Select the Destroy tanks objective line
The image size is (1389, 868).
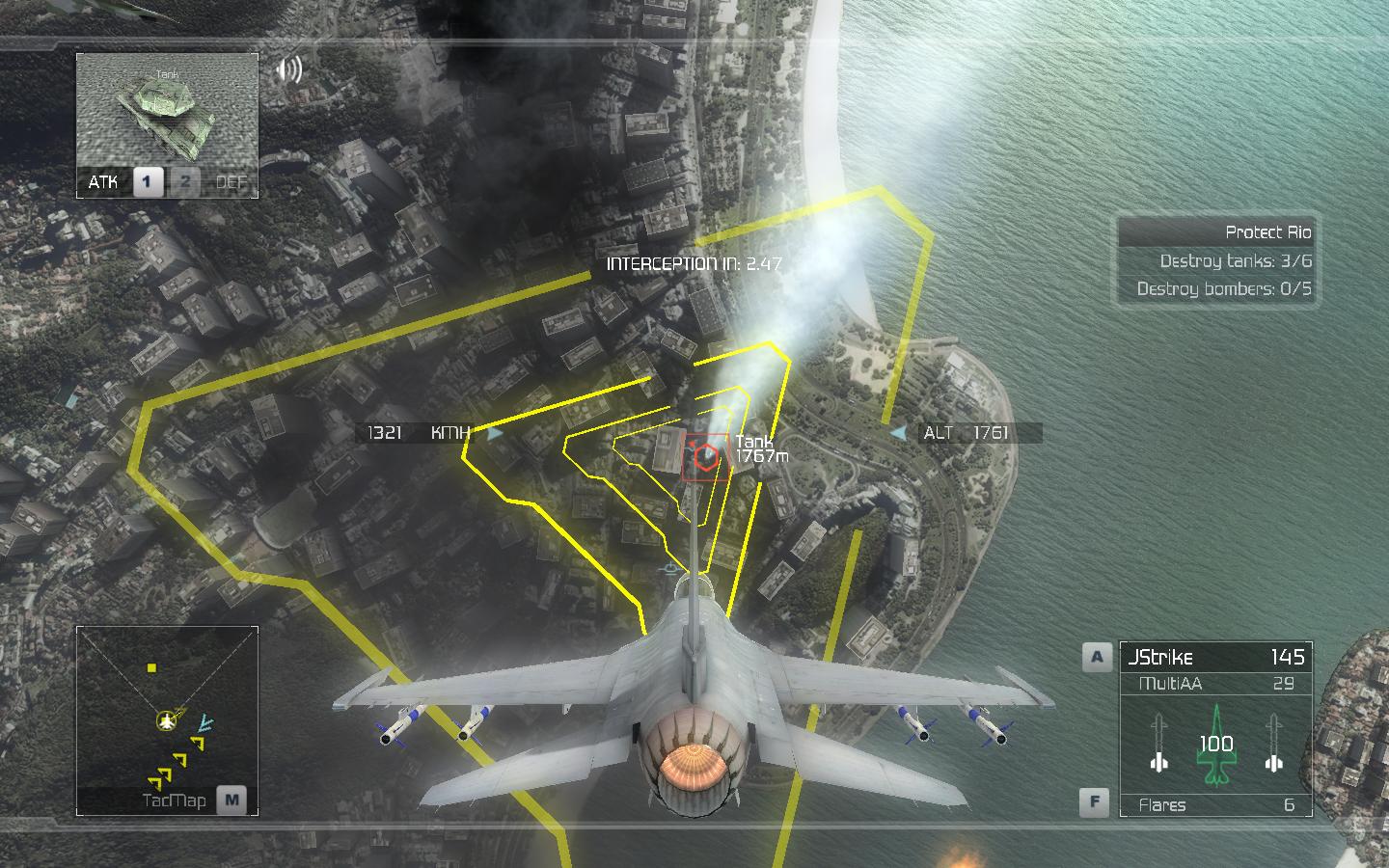point(1217,261)
